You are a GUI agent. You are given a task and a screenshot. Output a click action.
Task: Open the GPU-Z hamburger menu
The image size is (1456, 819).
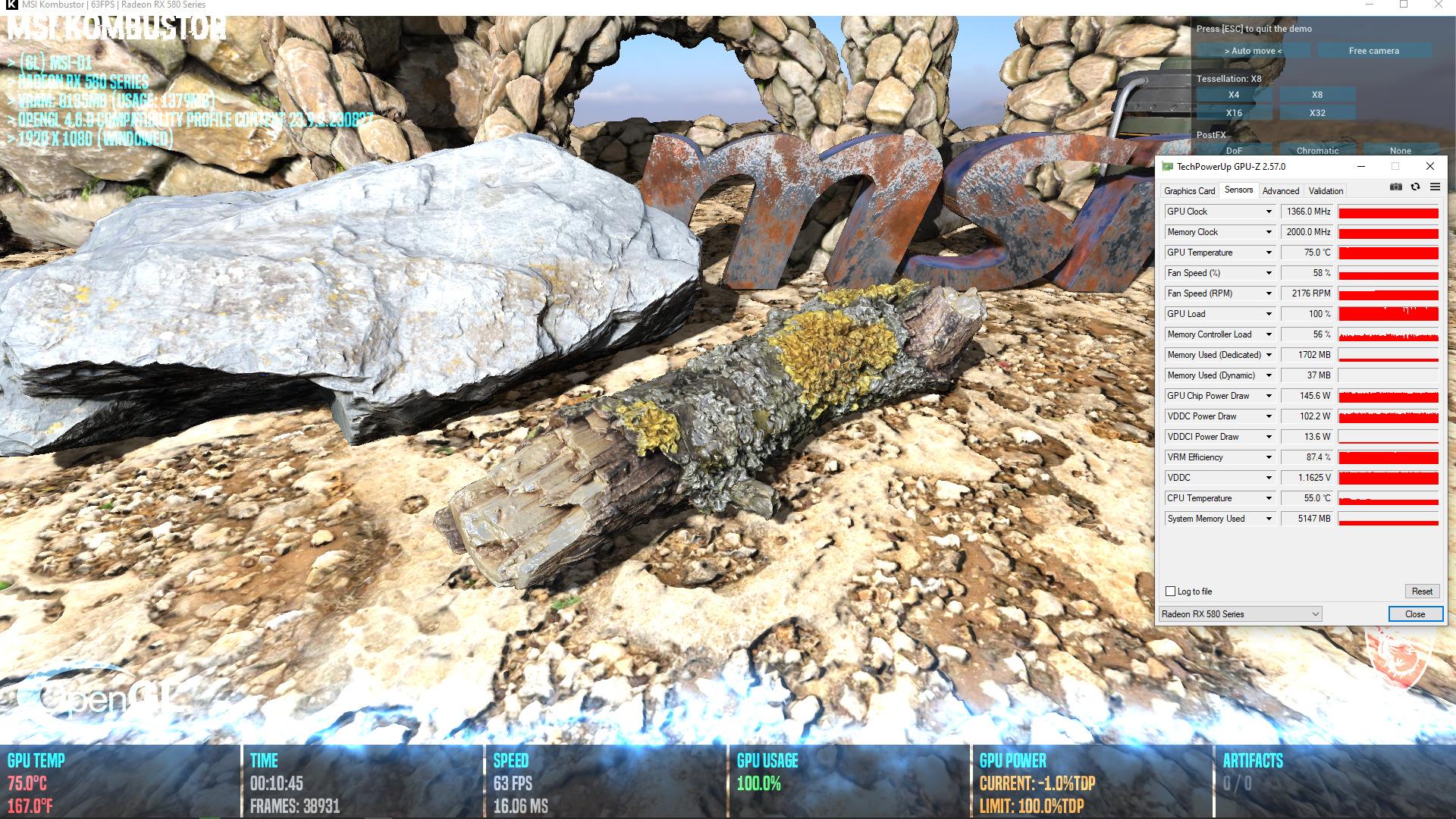tap(1435, 187)
